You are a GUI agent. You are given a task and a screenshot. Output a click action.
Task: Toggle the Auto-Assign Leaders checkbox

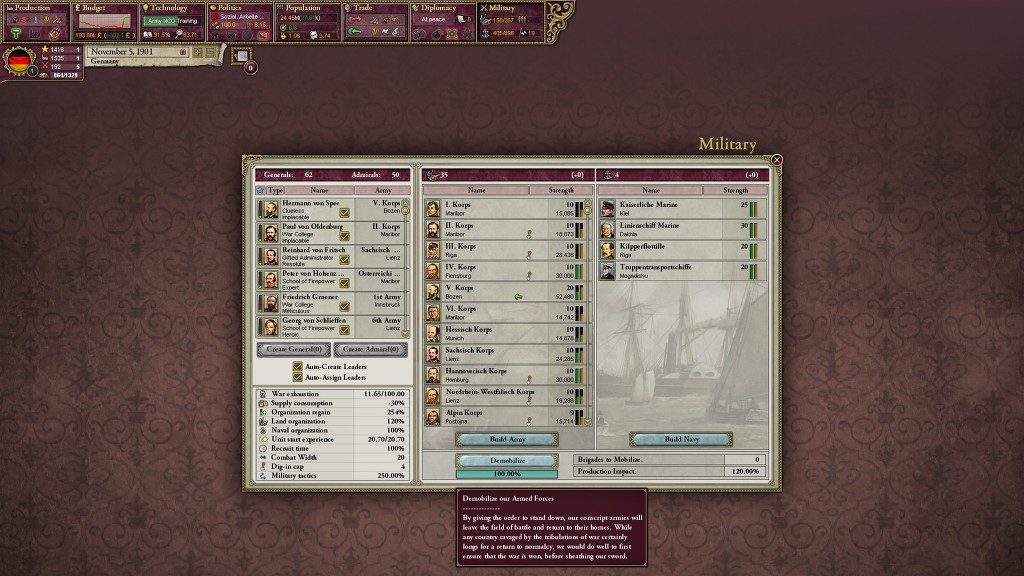click(298, 377)
